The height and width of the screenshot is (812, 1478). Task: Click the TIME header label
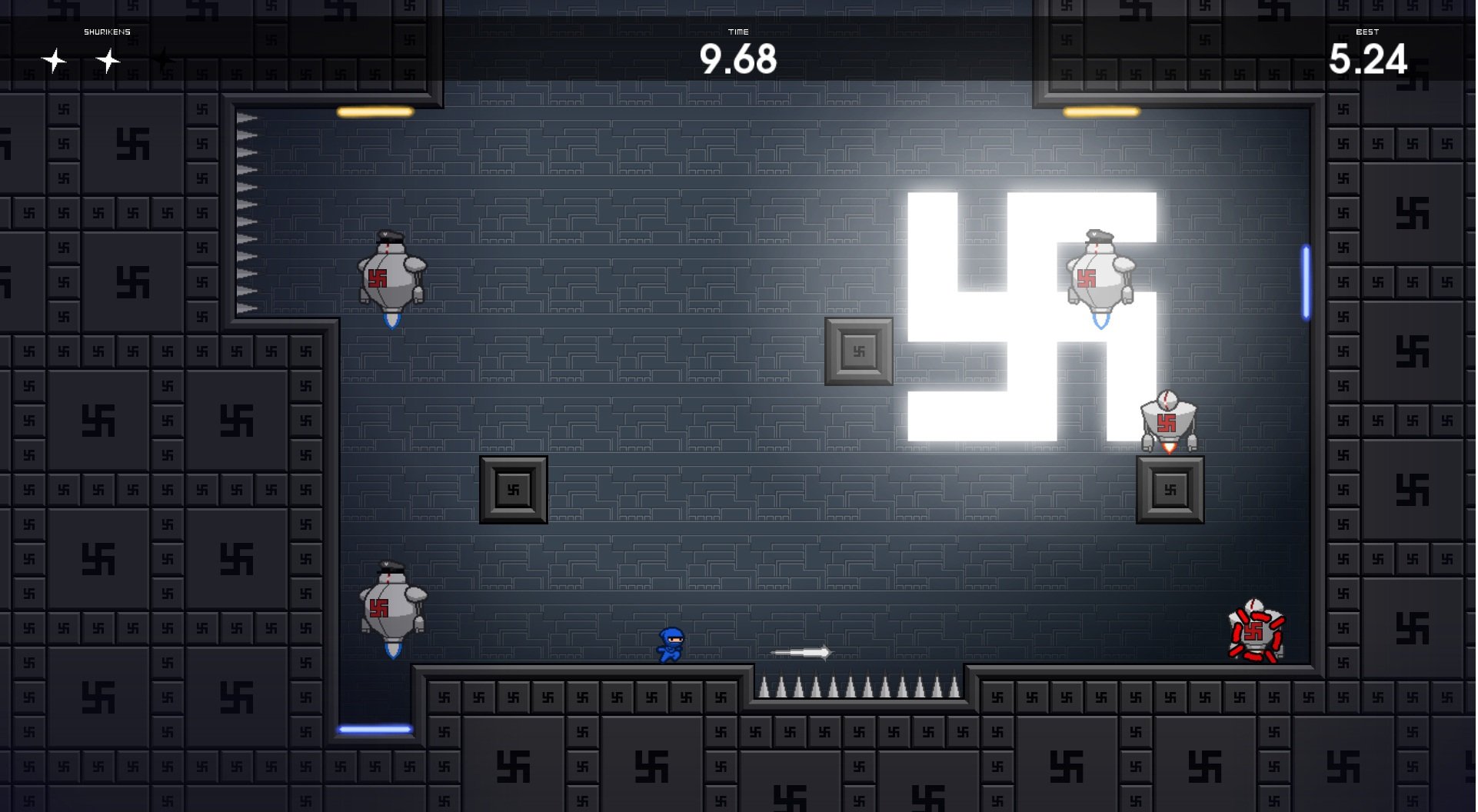coord(739,32)
